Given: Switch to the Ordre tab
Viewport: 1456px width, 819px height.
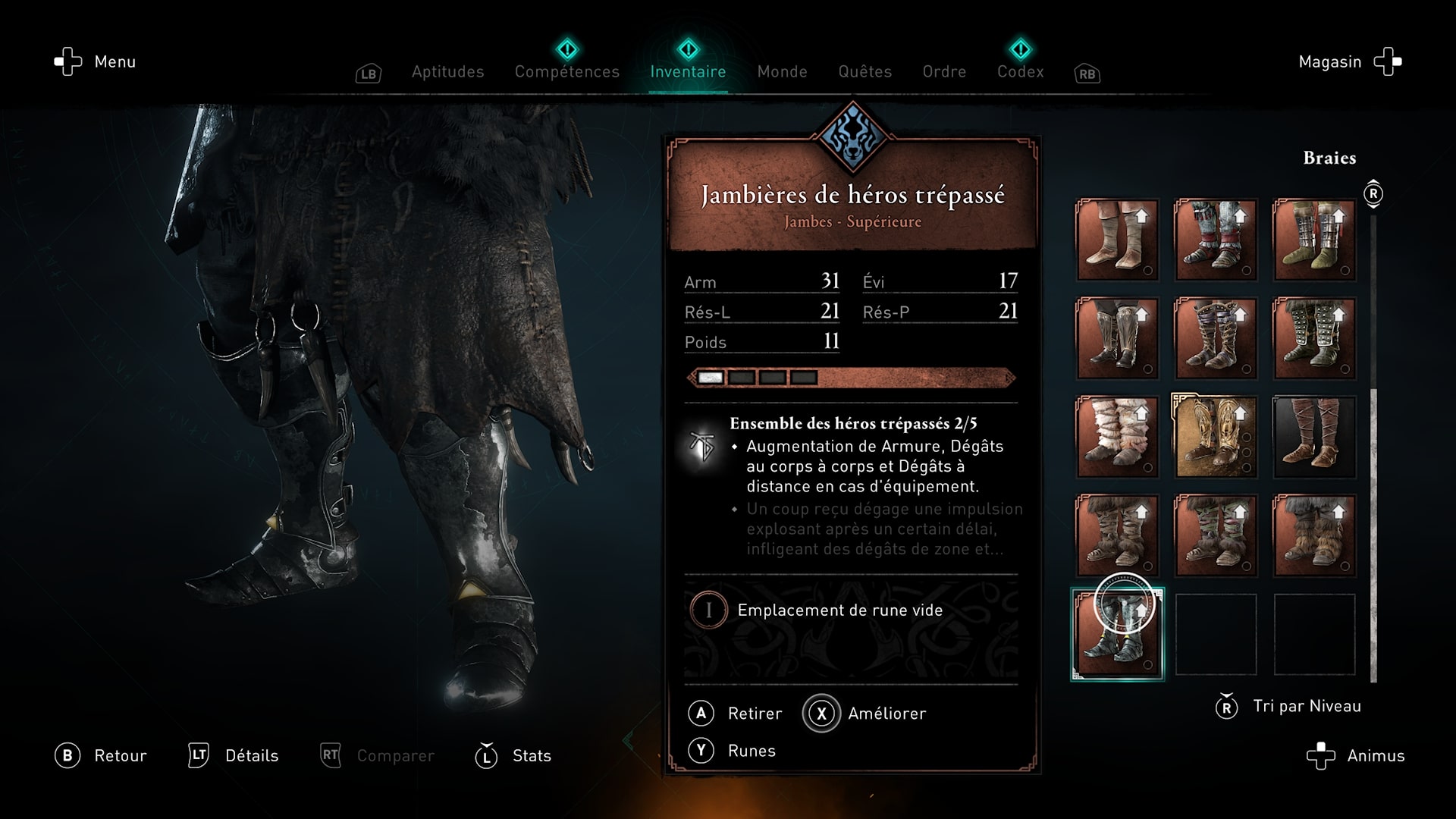Looking at the screenshot, I should pyautogui.click(x=944, y=71).
